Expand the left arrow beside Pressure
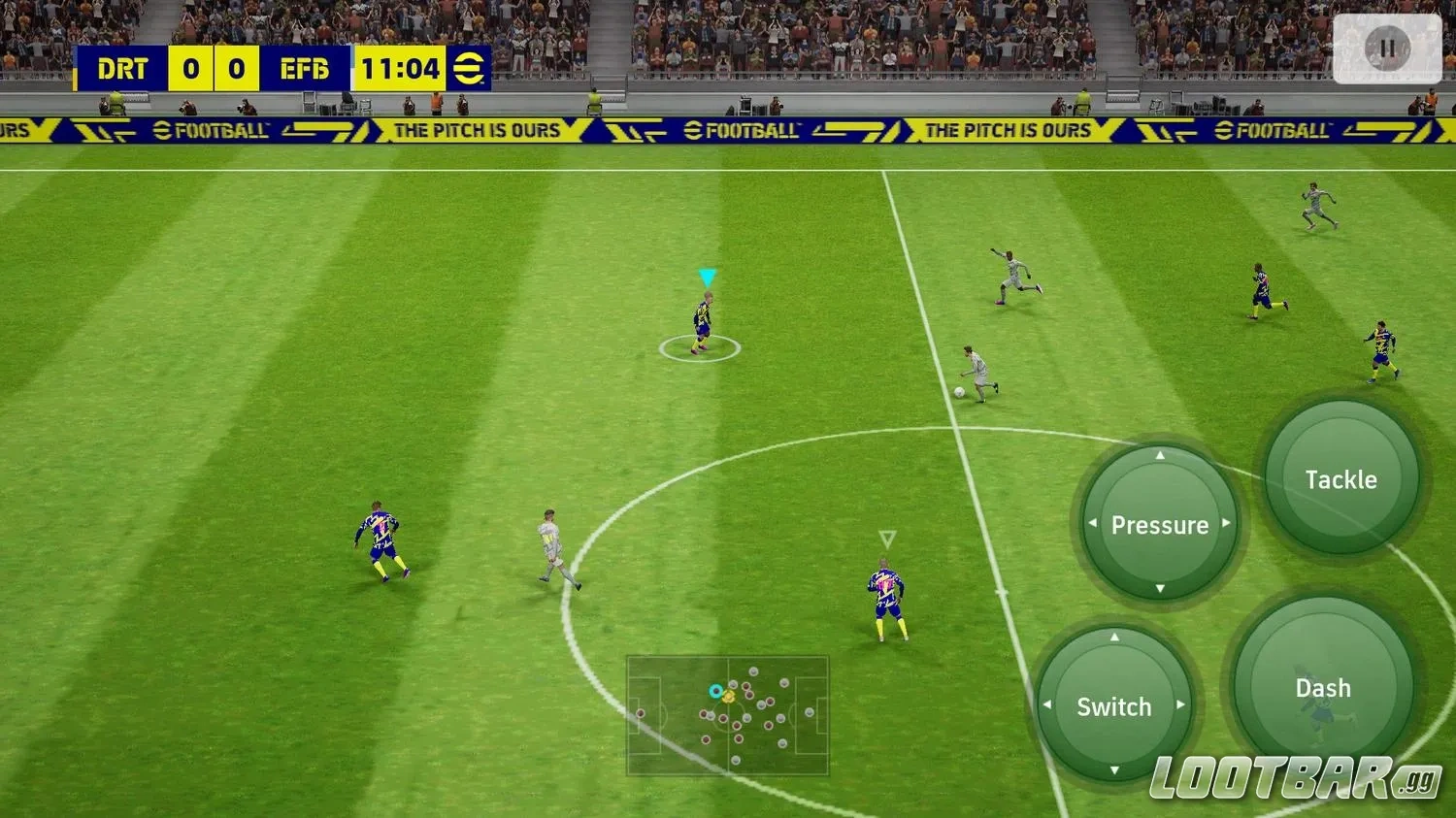1456x818 pixels. pos(1095,524)
